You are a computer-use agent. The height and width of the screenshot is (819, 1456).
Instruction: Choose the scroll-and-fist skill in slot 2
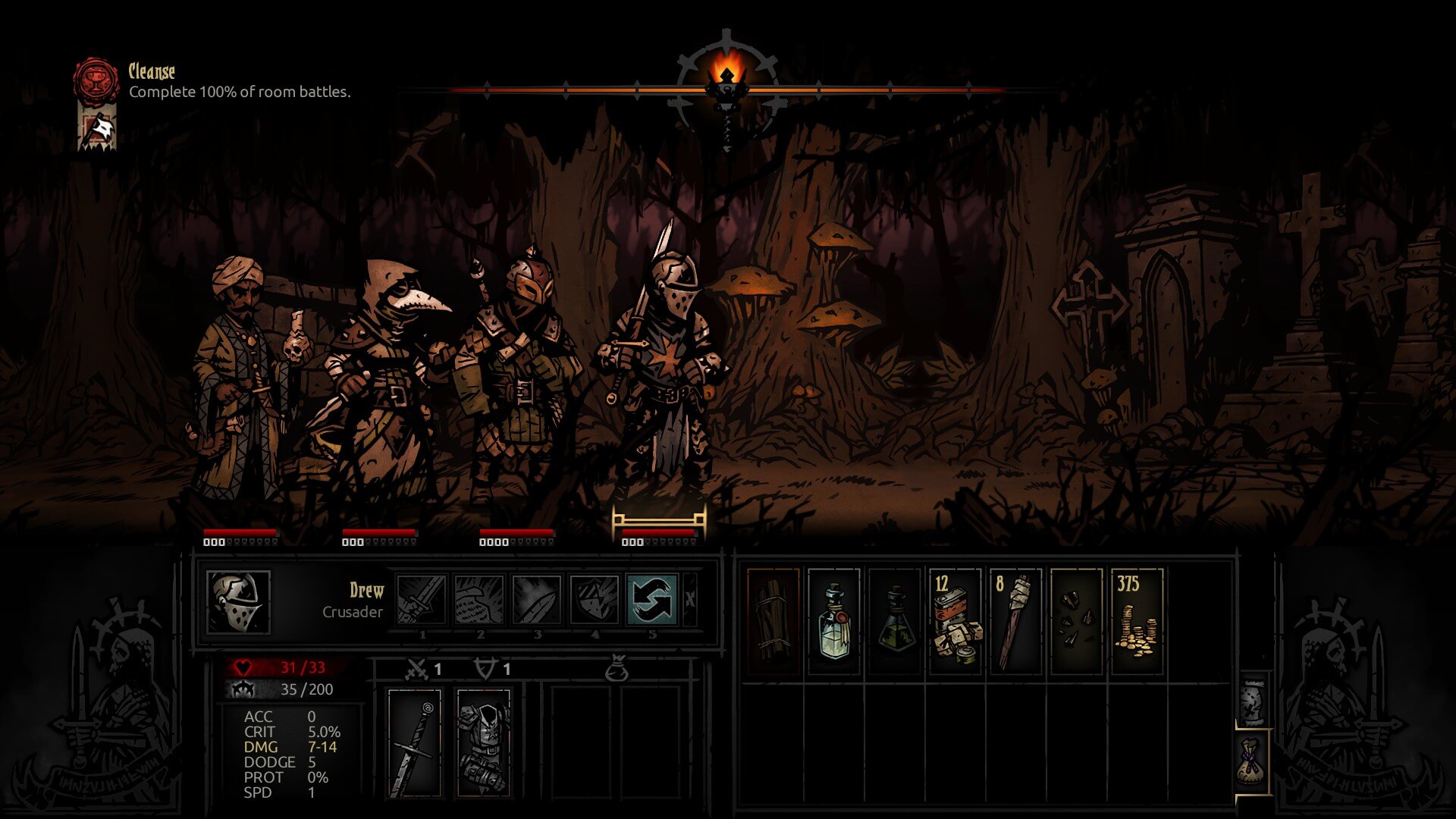tap(479, 600)
